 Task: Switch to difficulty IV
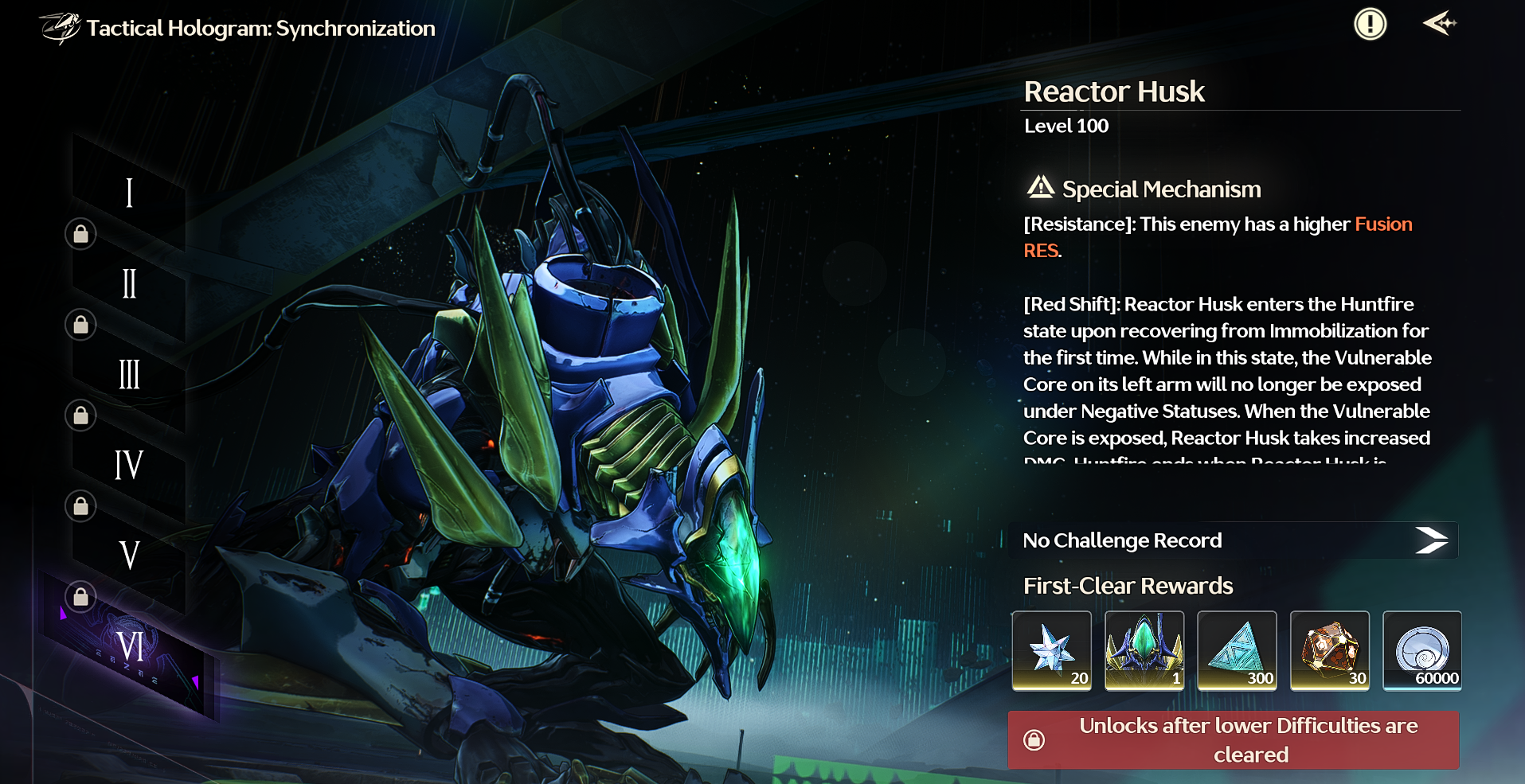(x=129, y=465)
